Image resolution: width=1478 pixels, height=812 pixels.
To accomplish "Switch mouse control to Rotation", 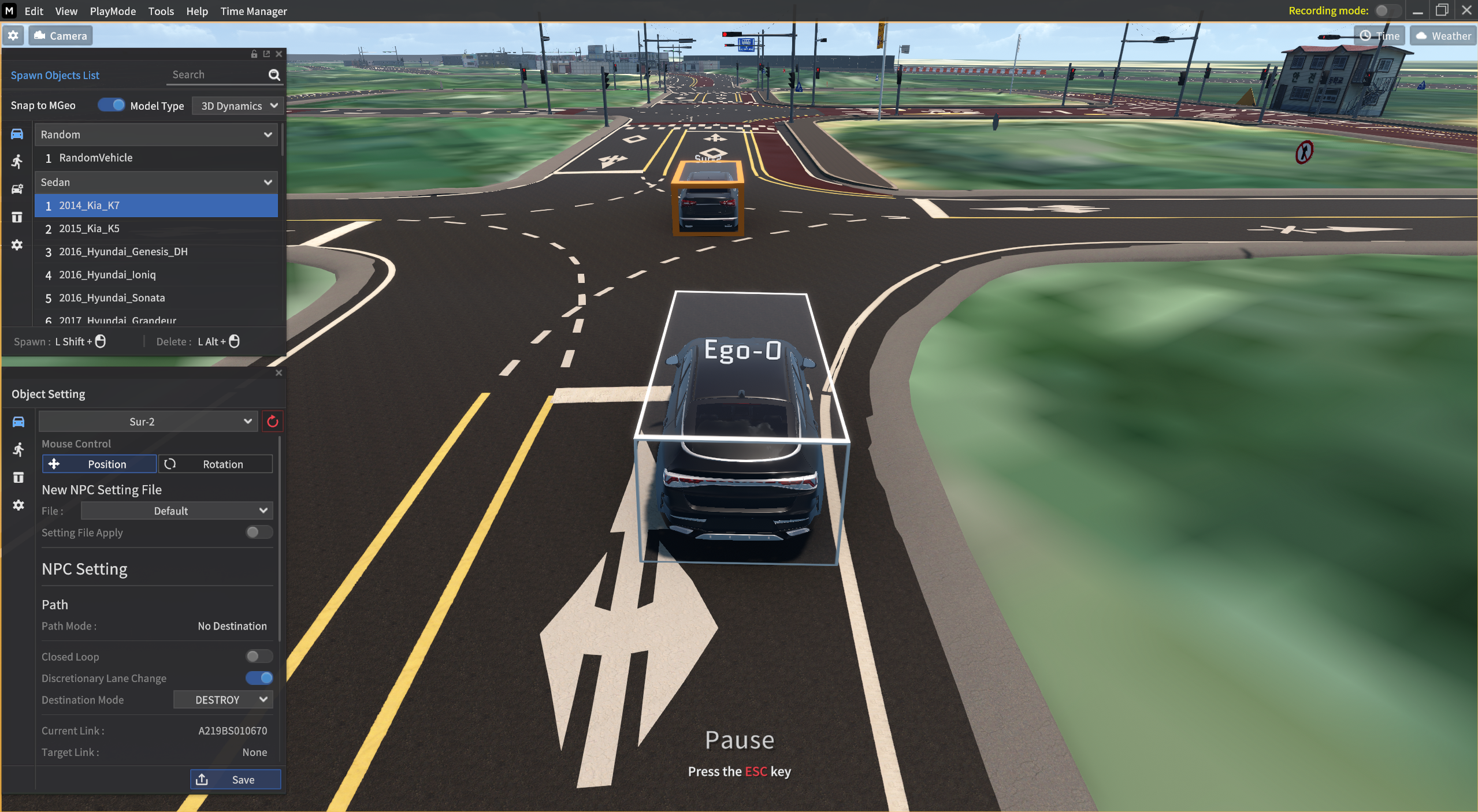I will coord(216,464).
